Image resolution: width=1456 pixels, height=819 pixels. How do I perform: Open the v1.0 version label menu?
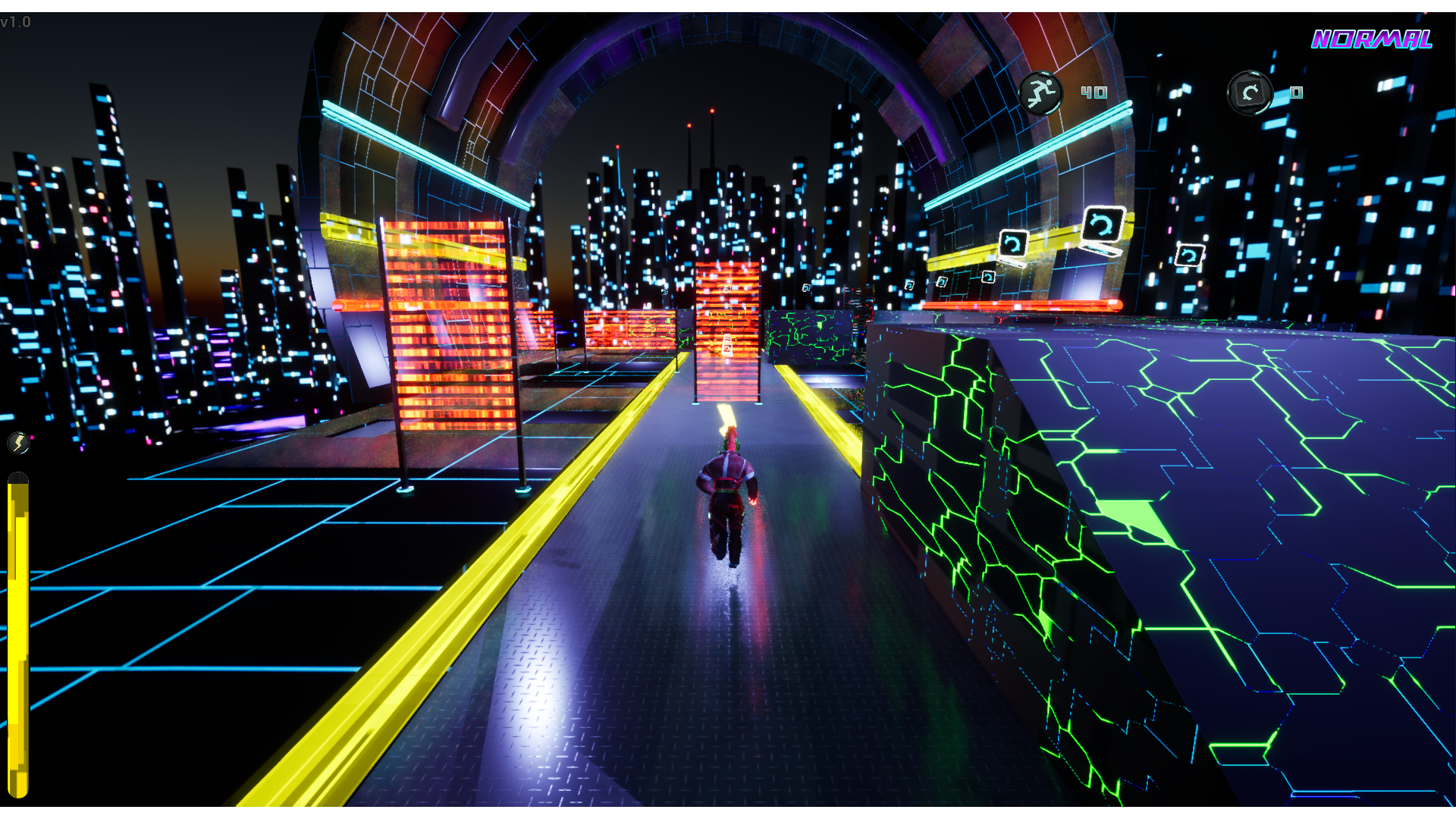[x=17, y=22]
